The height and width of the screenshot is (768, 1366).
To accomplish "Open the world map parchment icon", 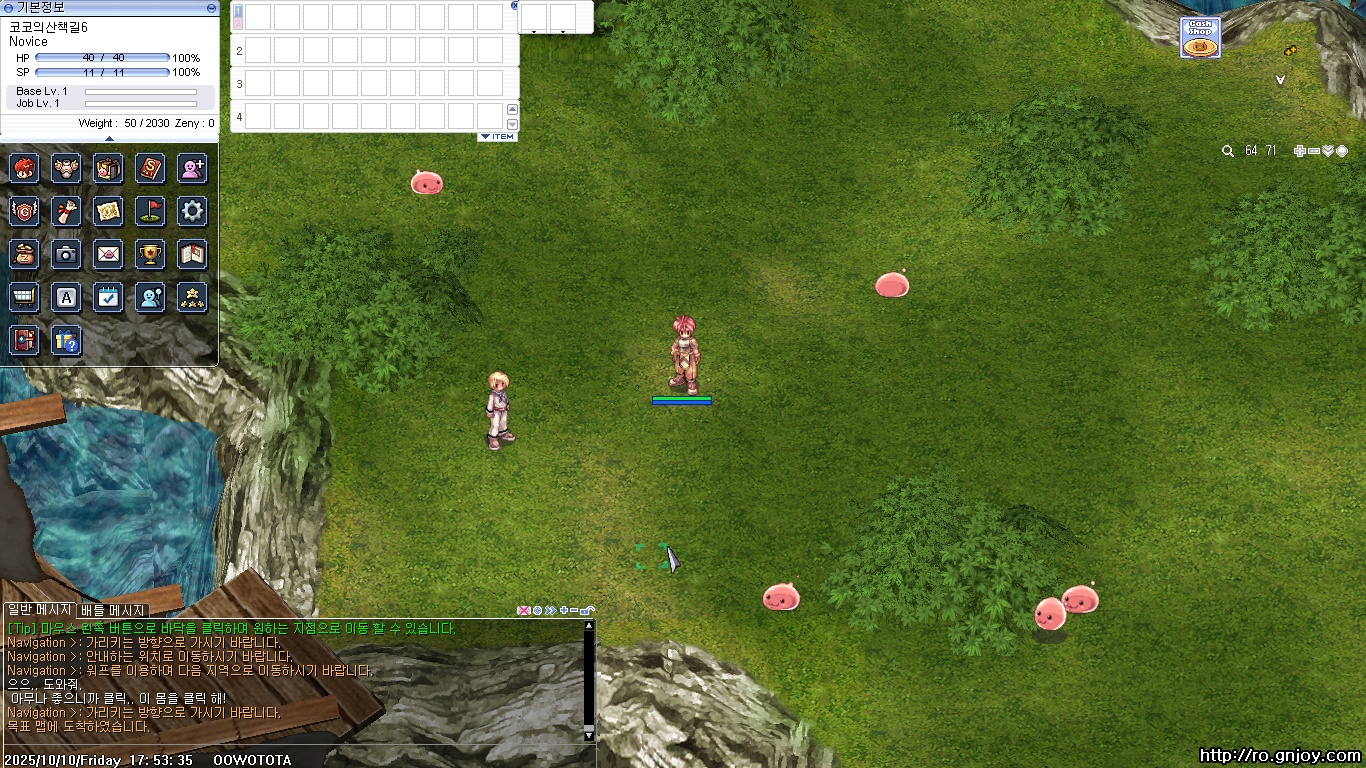I will [108, 211].
